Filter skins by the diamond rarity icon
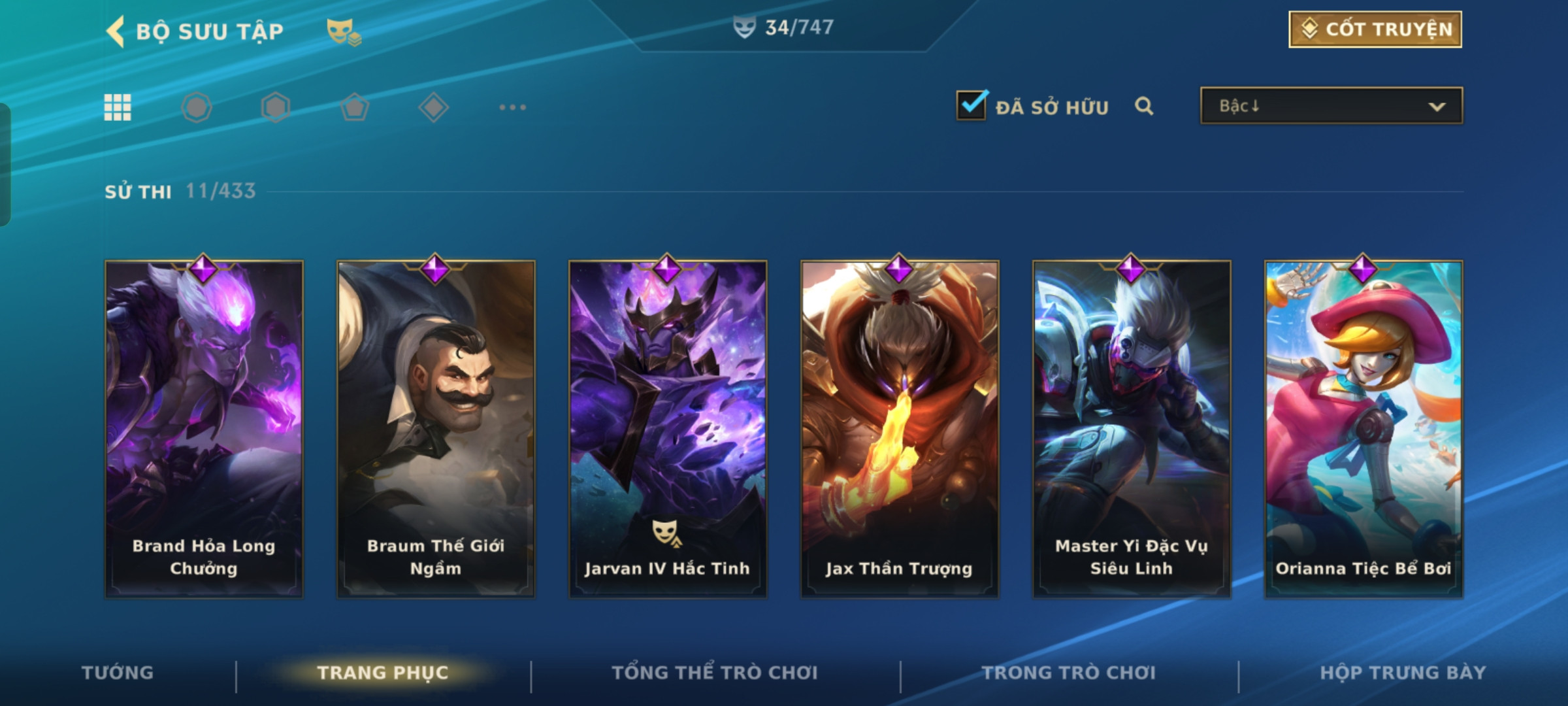This screenshot has height=706, width=1568. (433, 107)
